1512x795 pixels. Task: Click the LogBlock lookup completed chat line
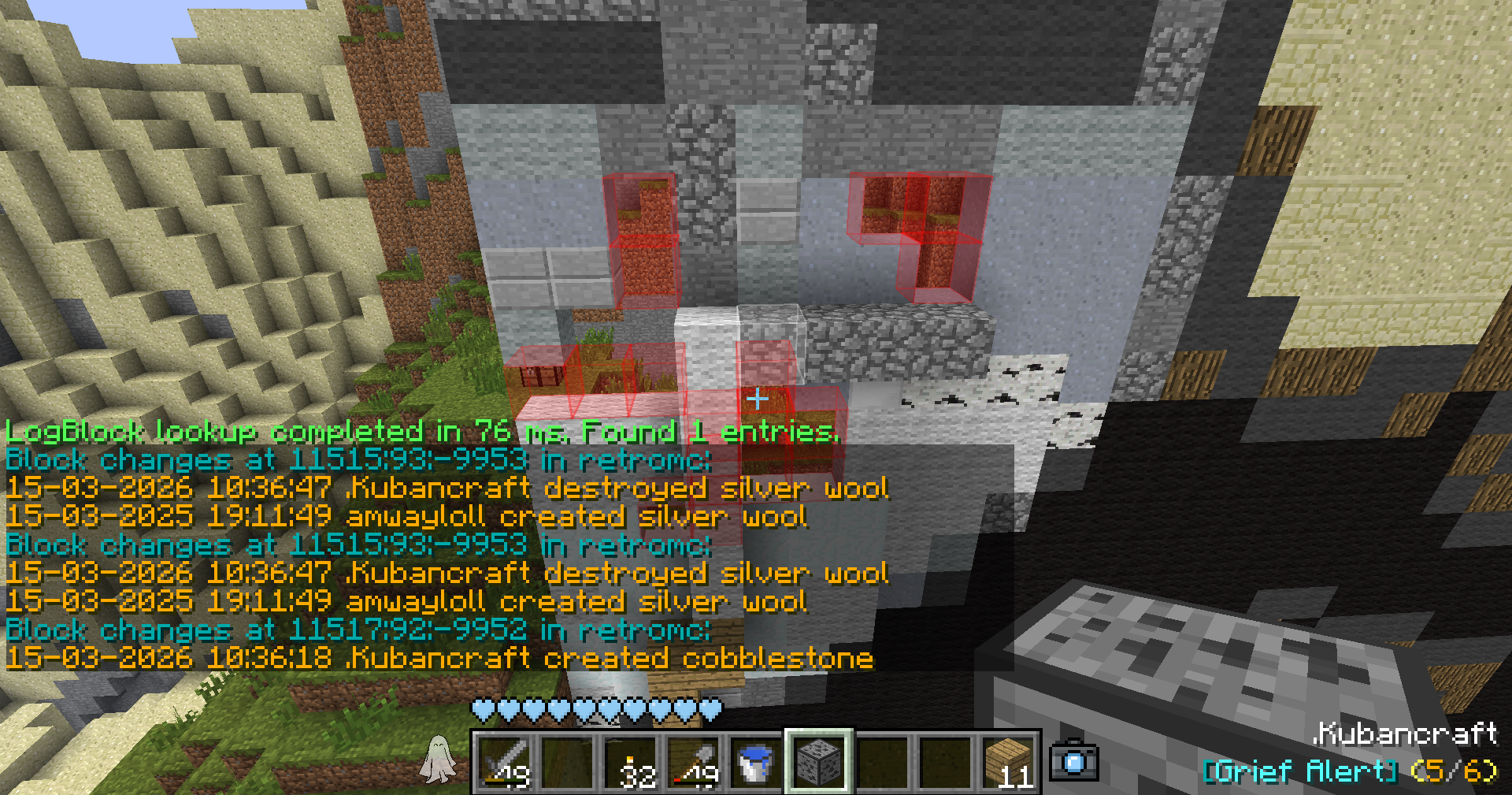coord(421,431)
